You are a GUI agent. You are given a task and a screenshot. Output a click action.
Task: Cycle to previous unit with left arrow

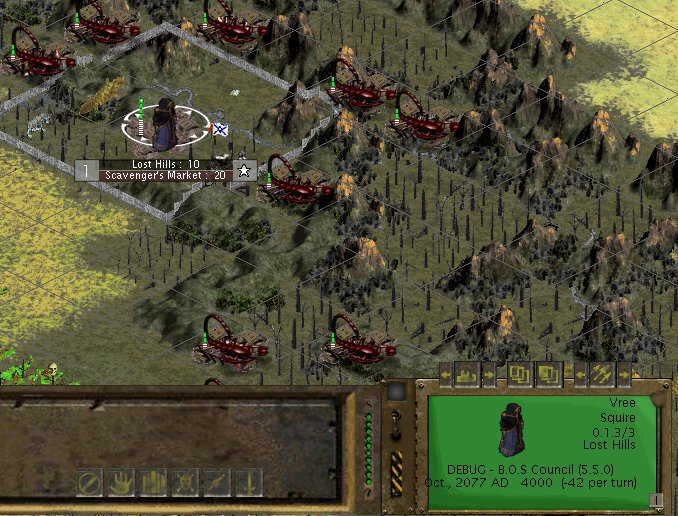[580, 376]
